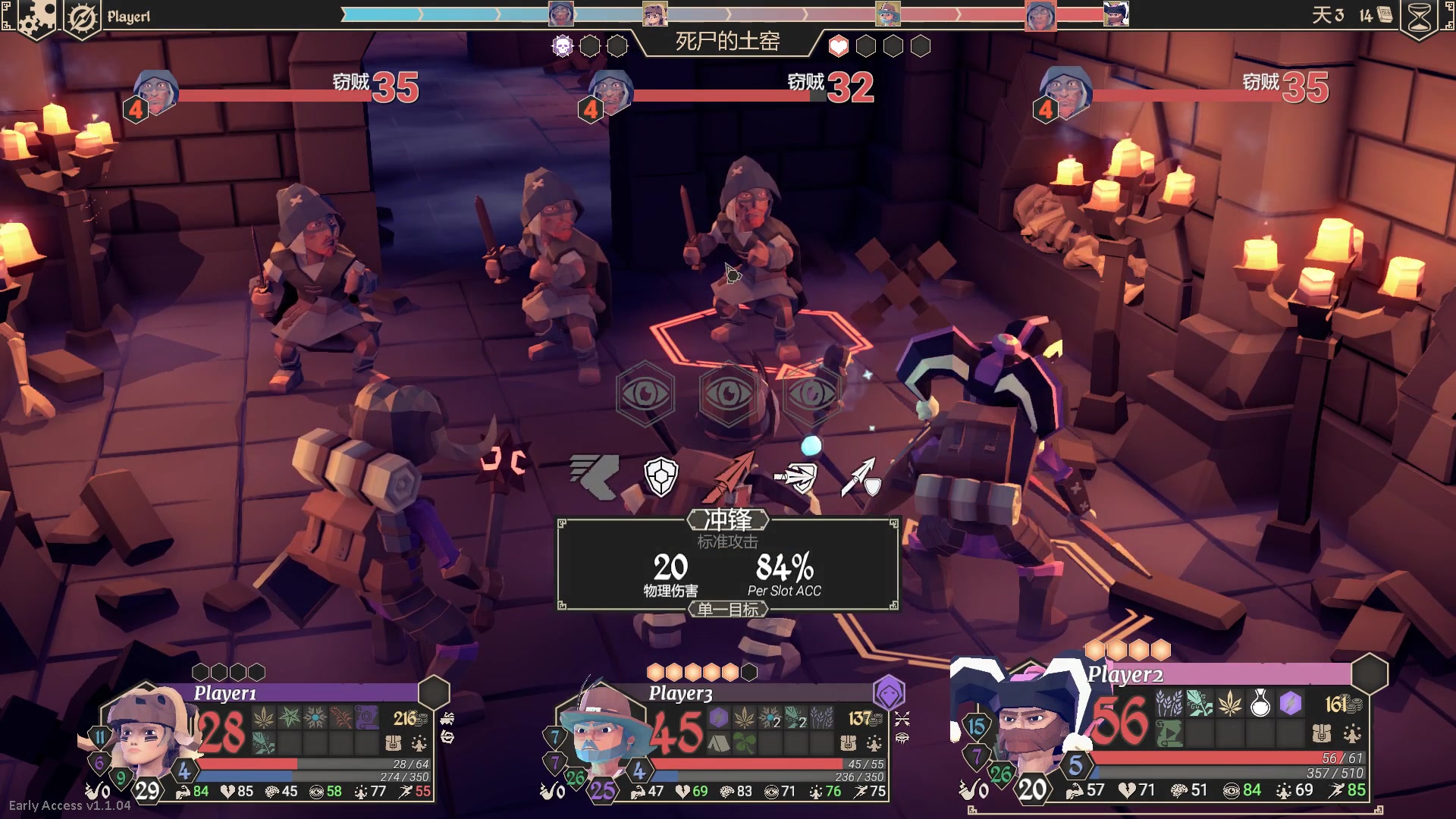Open Player2's backpack inventory
The width and height of the screenshot is (1456, 819).
coord(1322,733)
